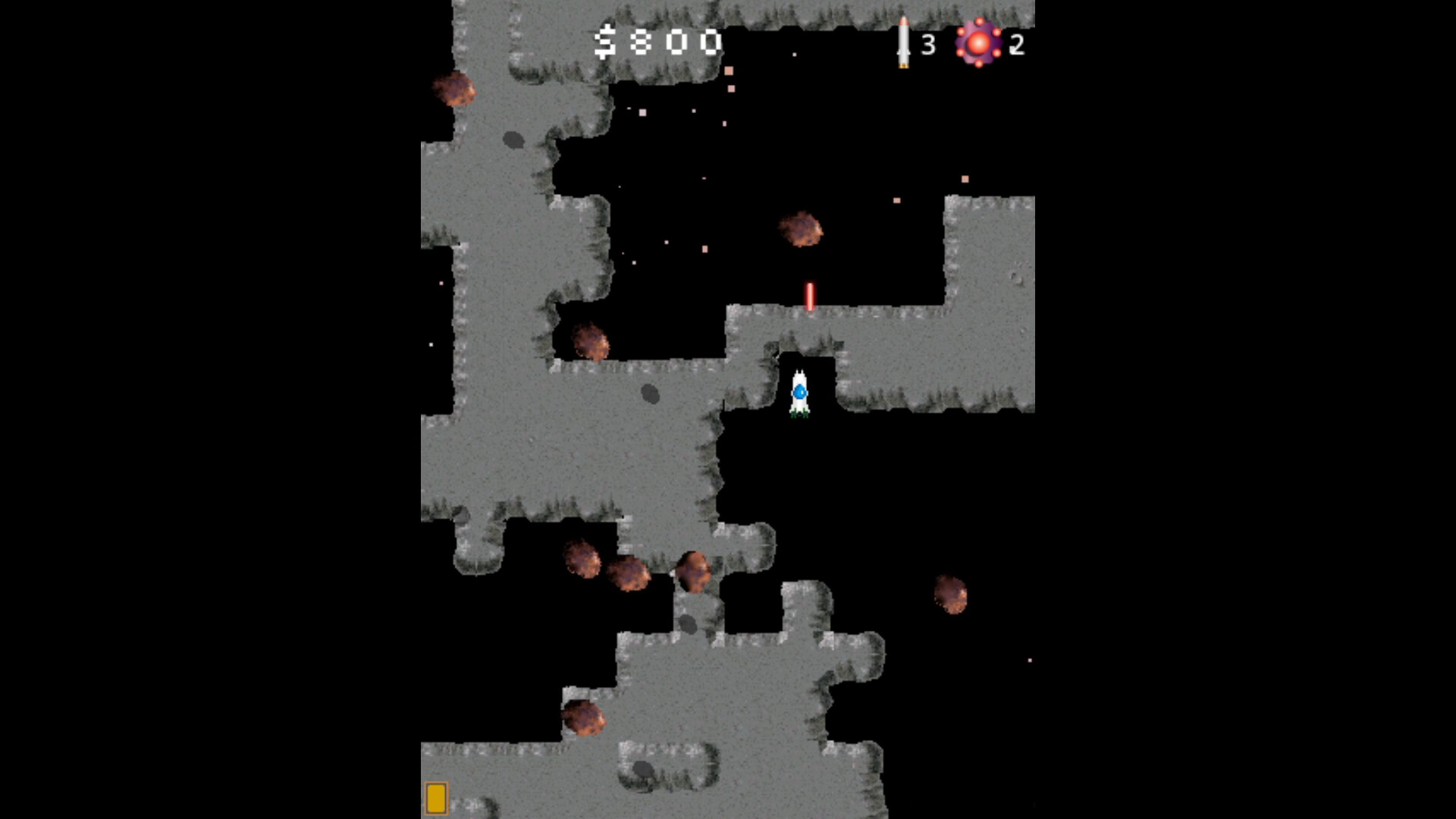Select the $800 score text at the top
This screenshot has height=819, width=1456.
point(658,42)
